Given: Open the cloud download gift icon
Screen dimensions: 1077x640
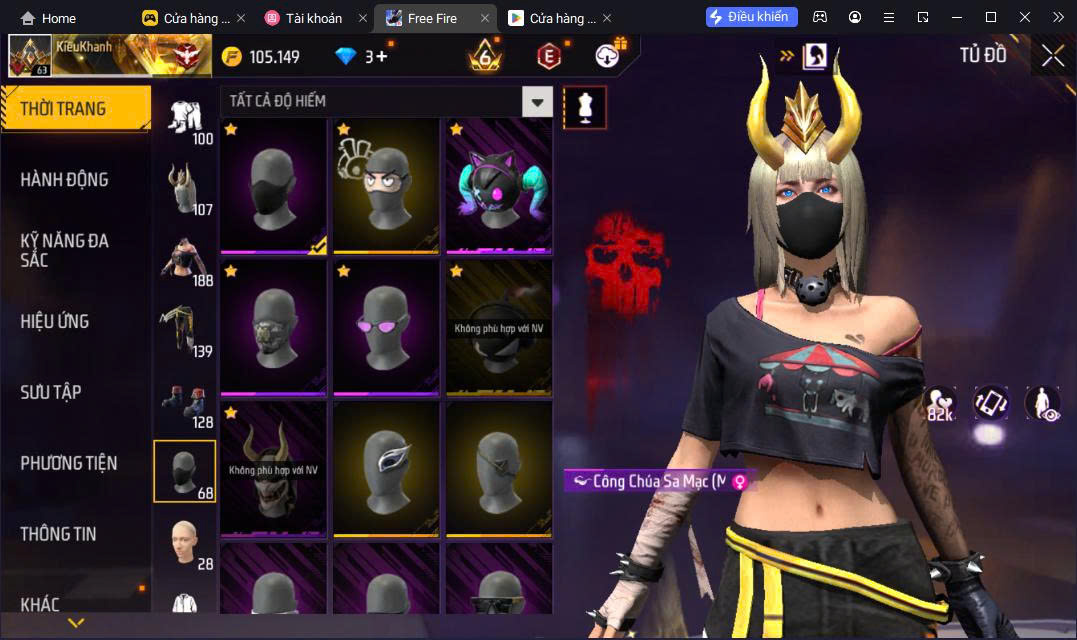Looking at the screenshot, I should [607, 56].
